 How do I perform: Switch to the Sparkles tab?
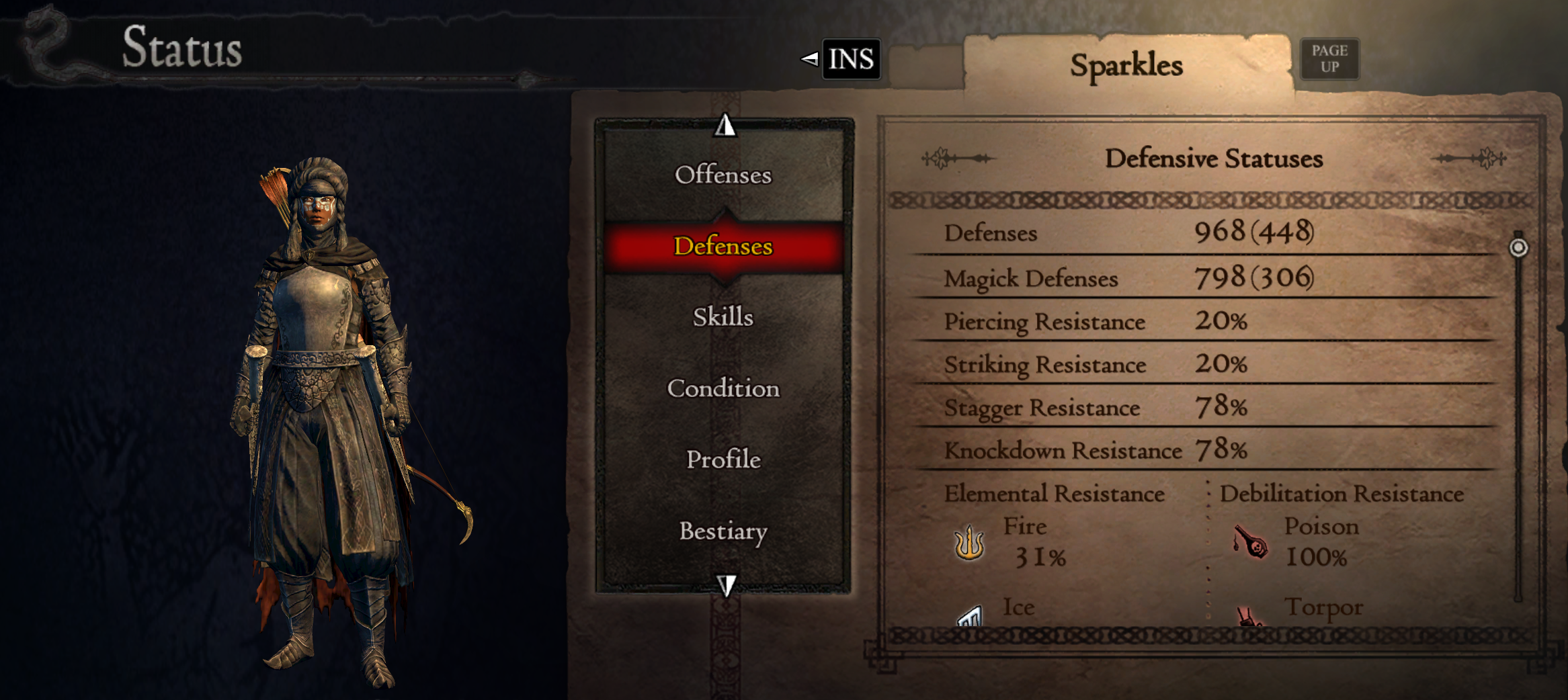tap(1126, 64)
